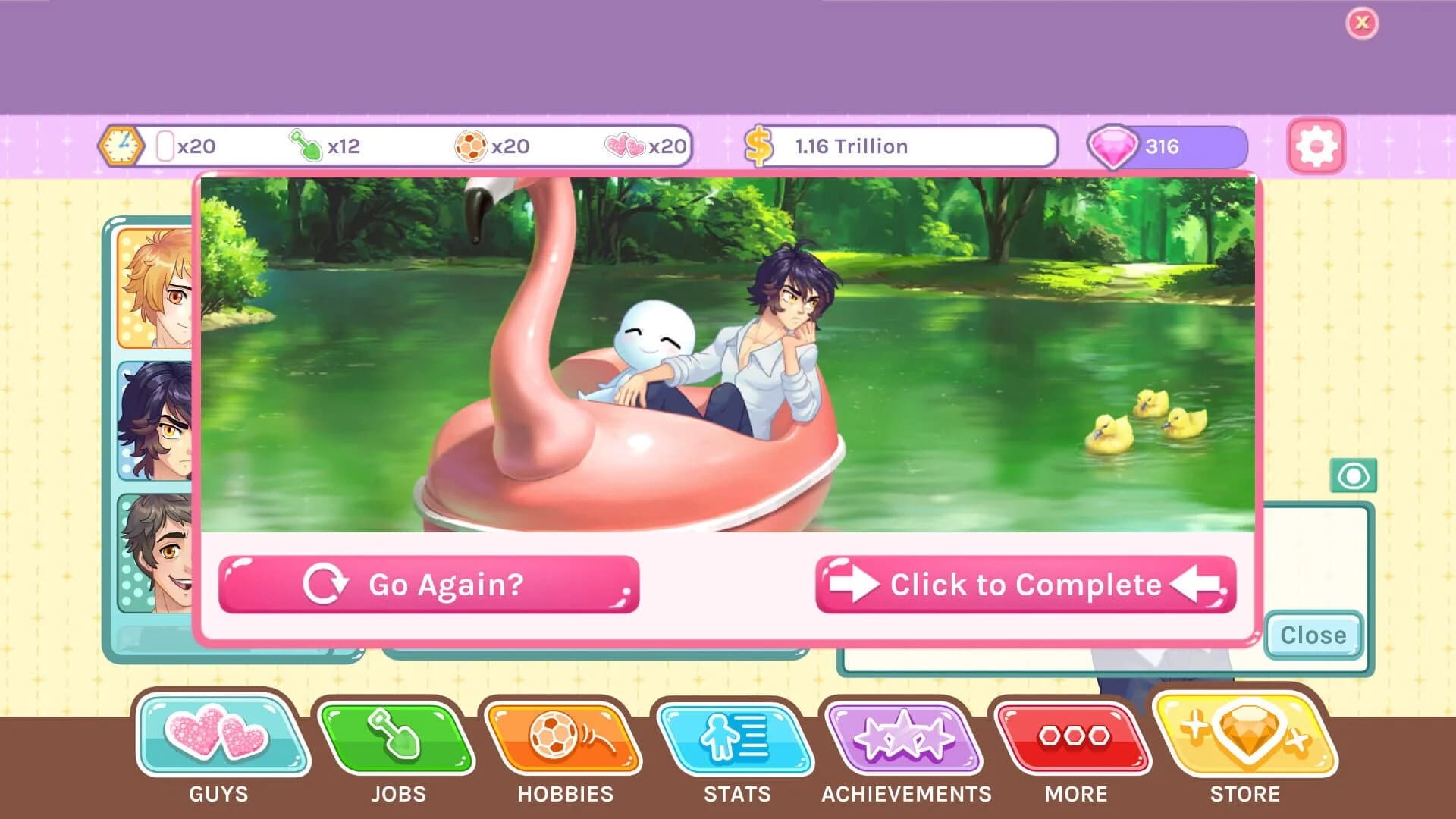Check the hourglass timer resource icon

click(121, 146)
